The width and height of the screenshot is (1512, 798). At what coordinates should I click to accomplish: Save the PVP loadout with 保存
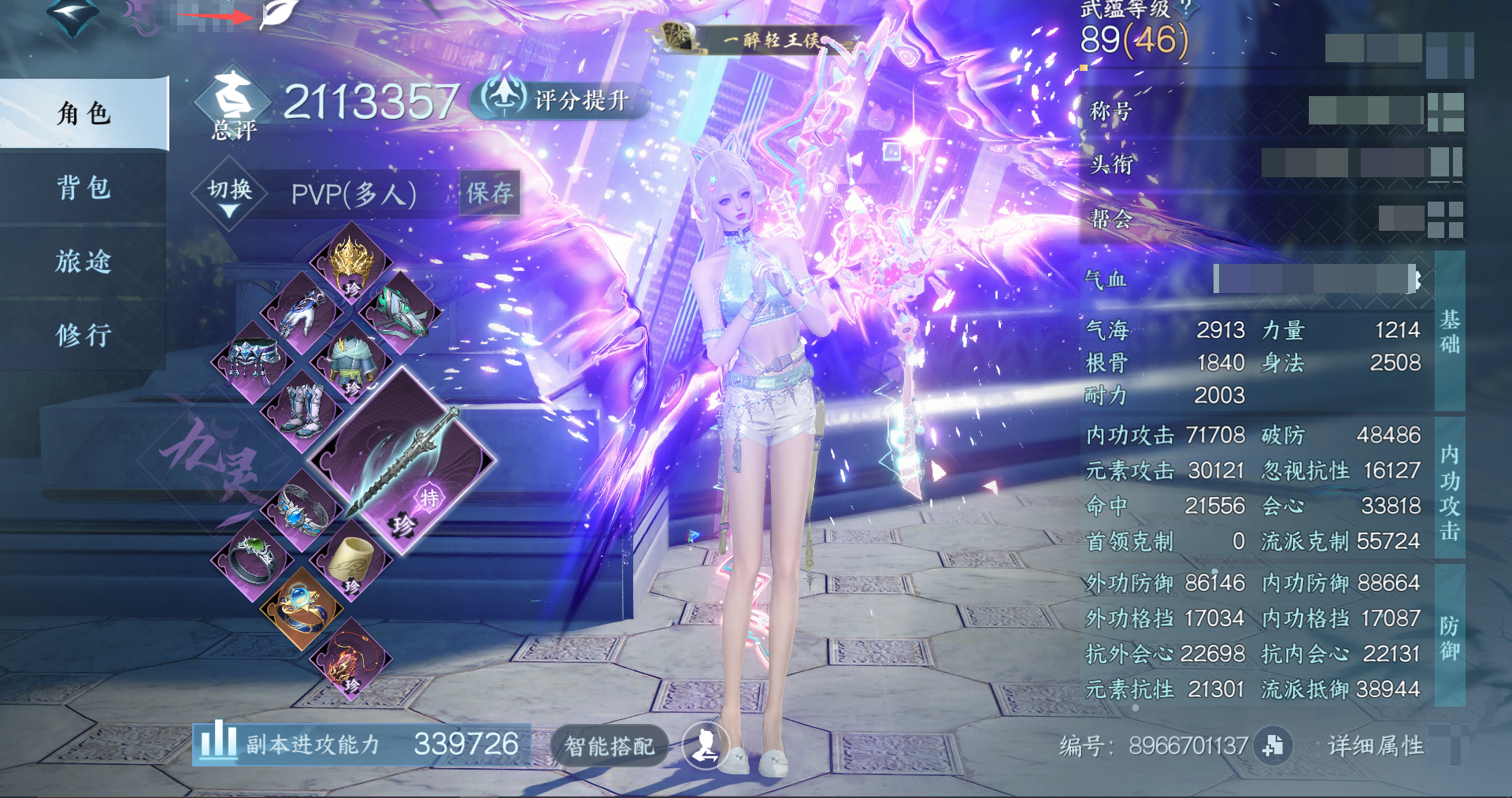(489, 193)
